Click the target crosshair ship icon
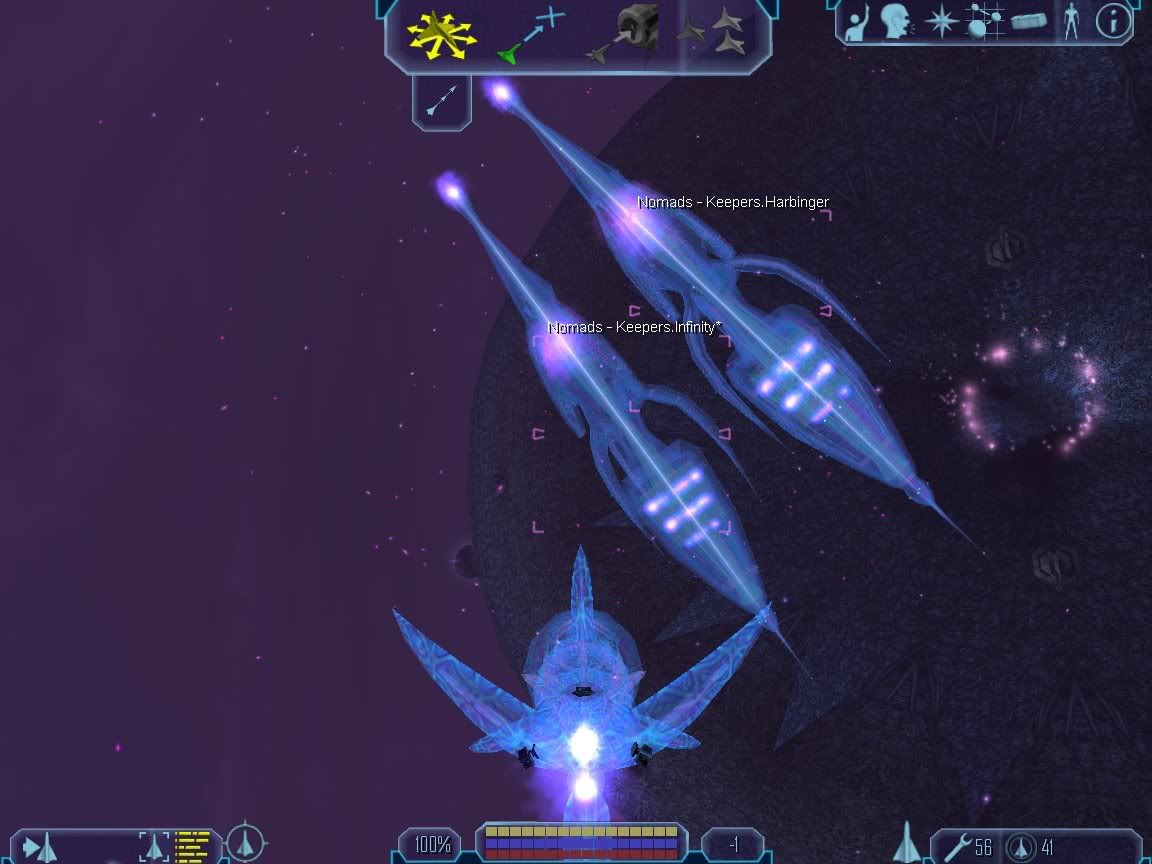 245,844
